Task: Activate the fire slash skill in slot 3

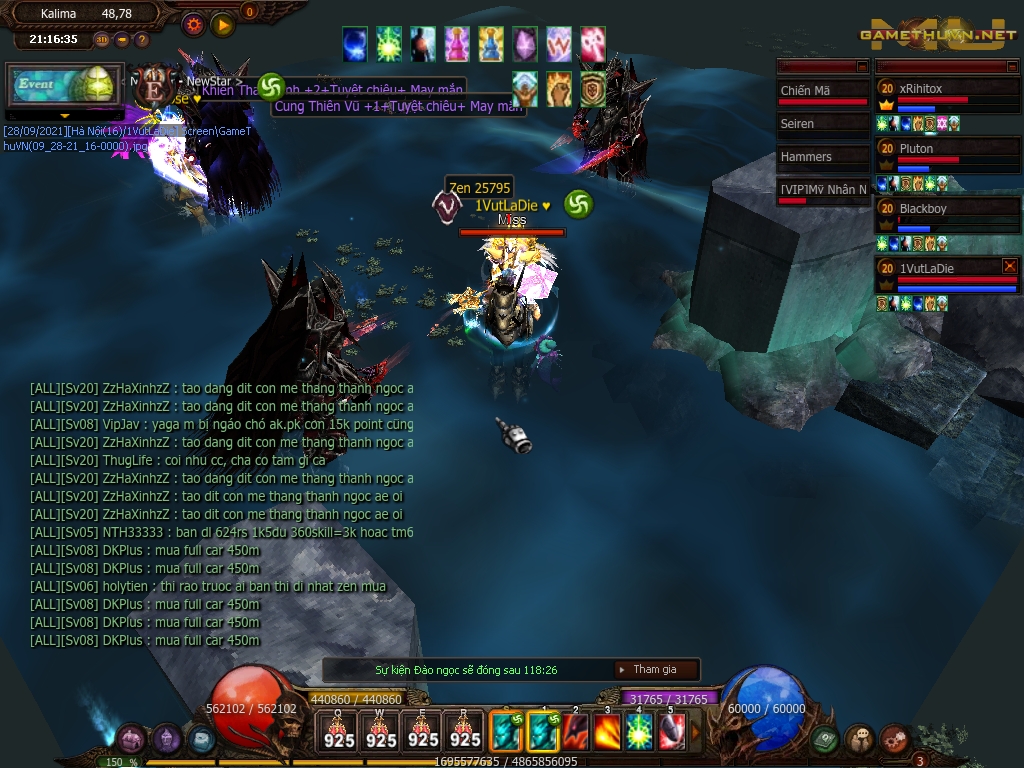Action: coord(607,732)
